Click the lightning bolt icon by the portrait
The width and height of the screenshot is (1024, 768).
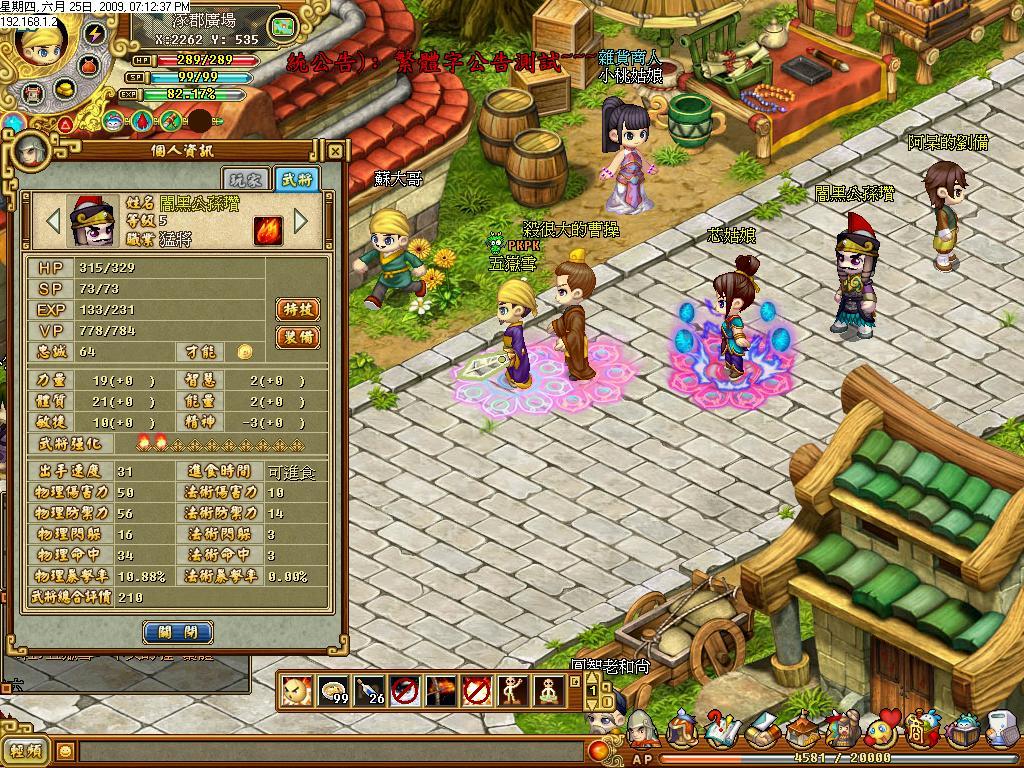[95, 33]
